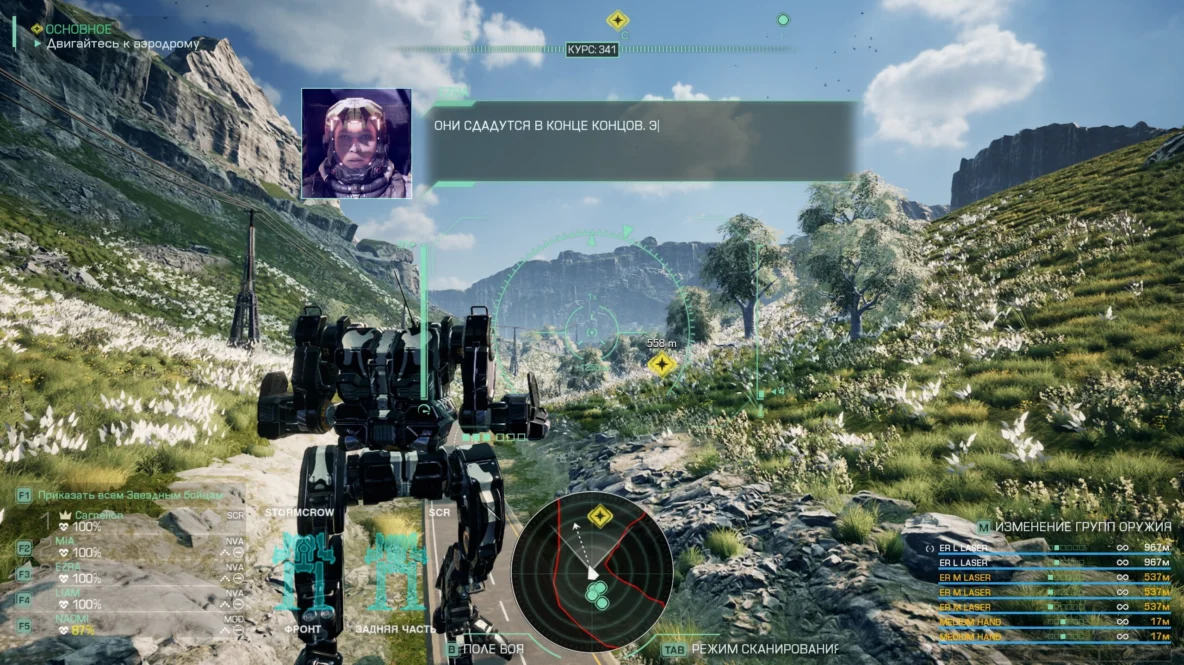Click the rear armor diagram

pos(394,573)
